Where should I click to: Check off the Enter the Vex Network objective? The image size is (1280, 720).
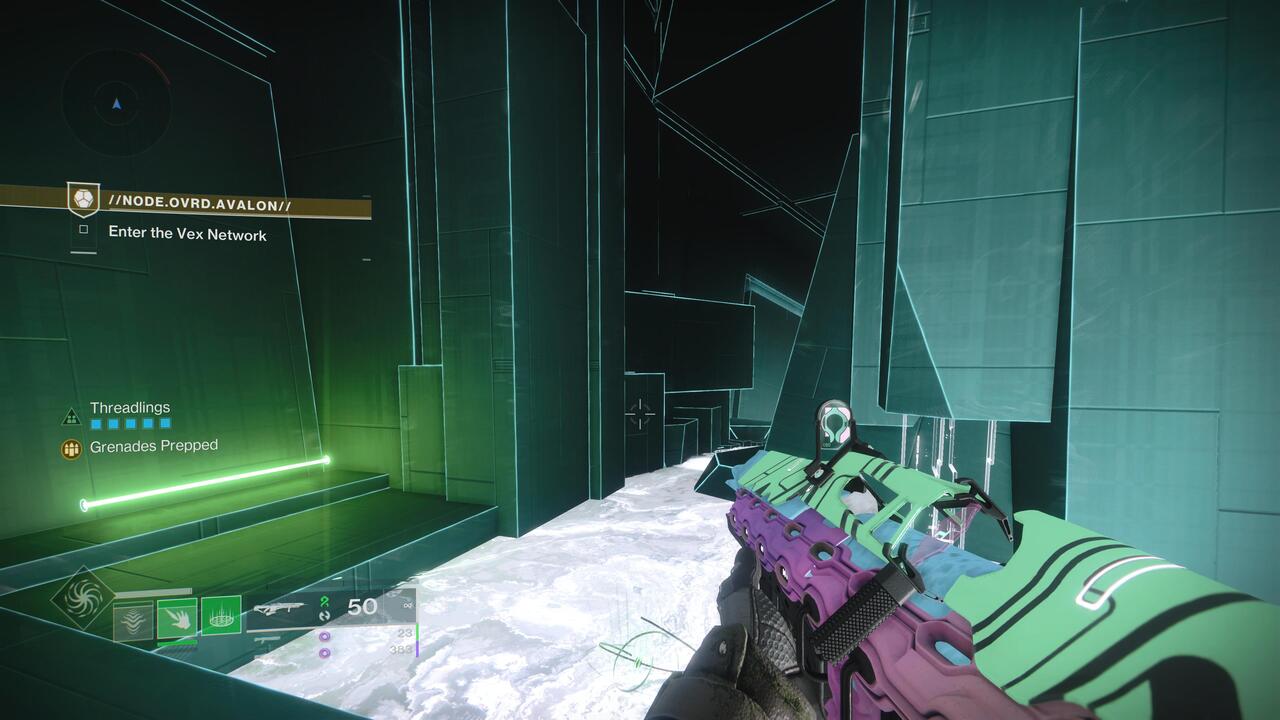click(84, 231)
